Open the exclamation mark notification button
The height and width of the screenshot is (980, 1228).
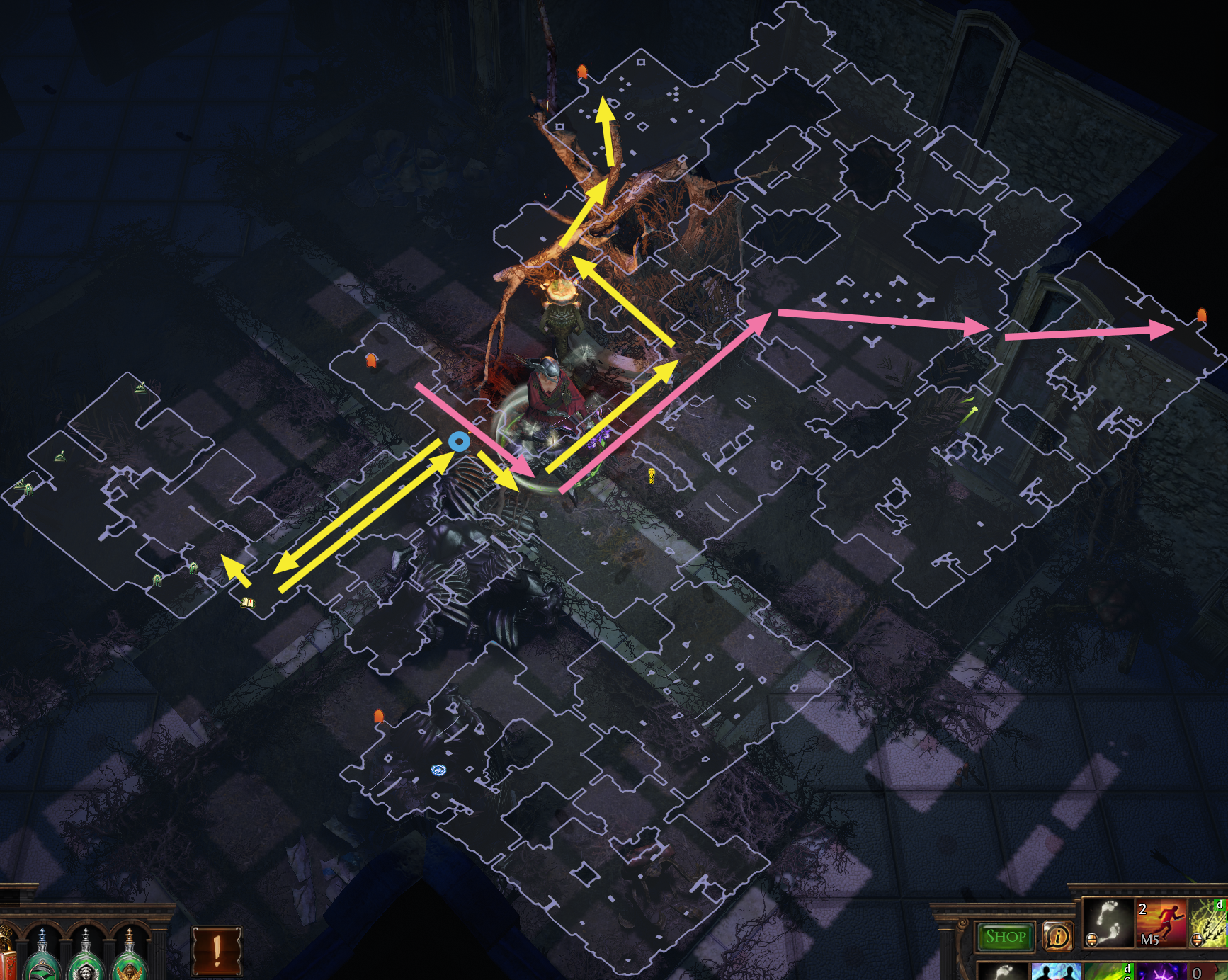[217, 950]
